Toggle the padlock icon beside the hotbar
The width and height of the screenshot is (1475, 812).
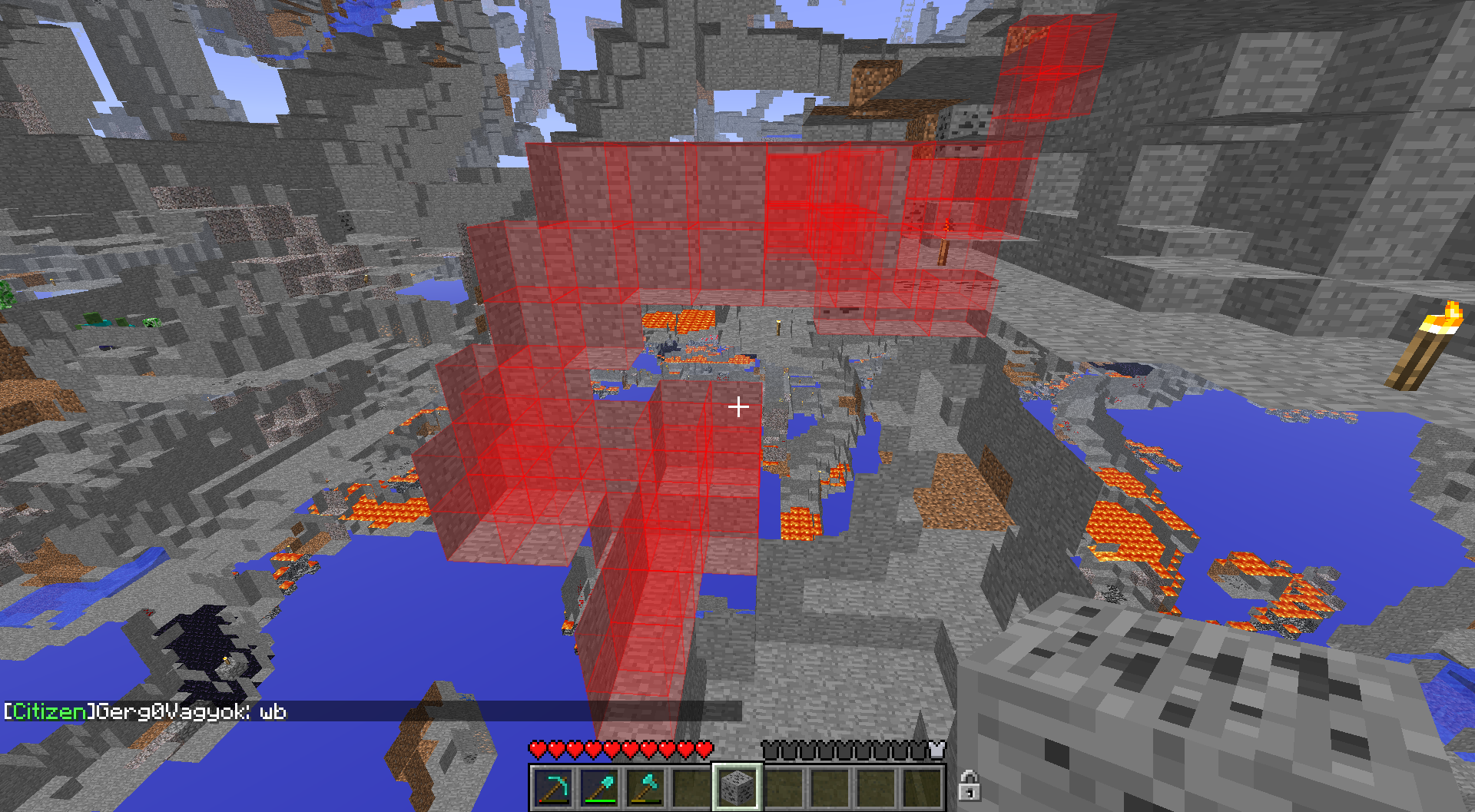(969, 786)
